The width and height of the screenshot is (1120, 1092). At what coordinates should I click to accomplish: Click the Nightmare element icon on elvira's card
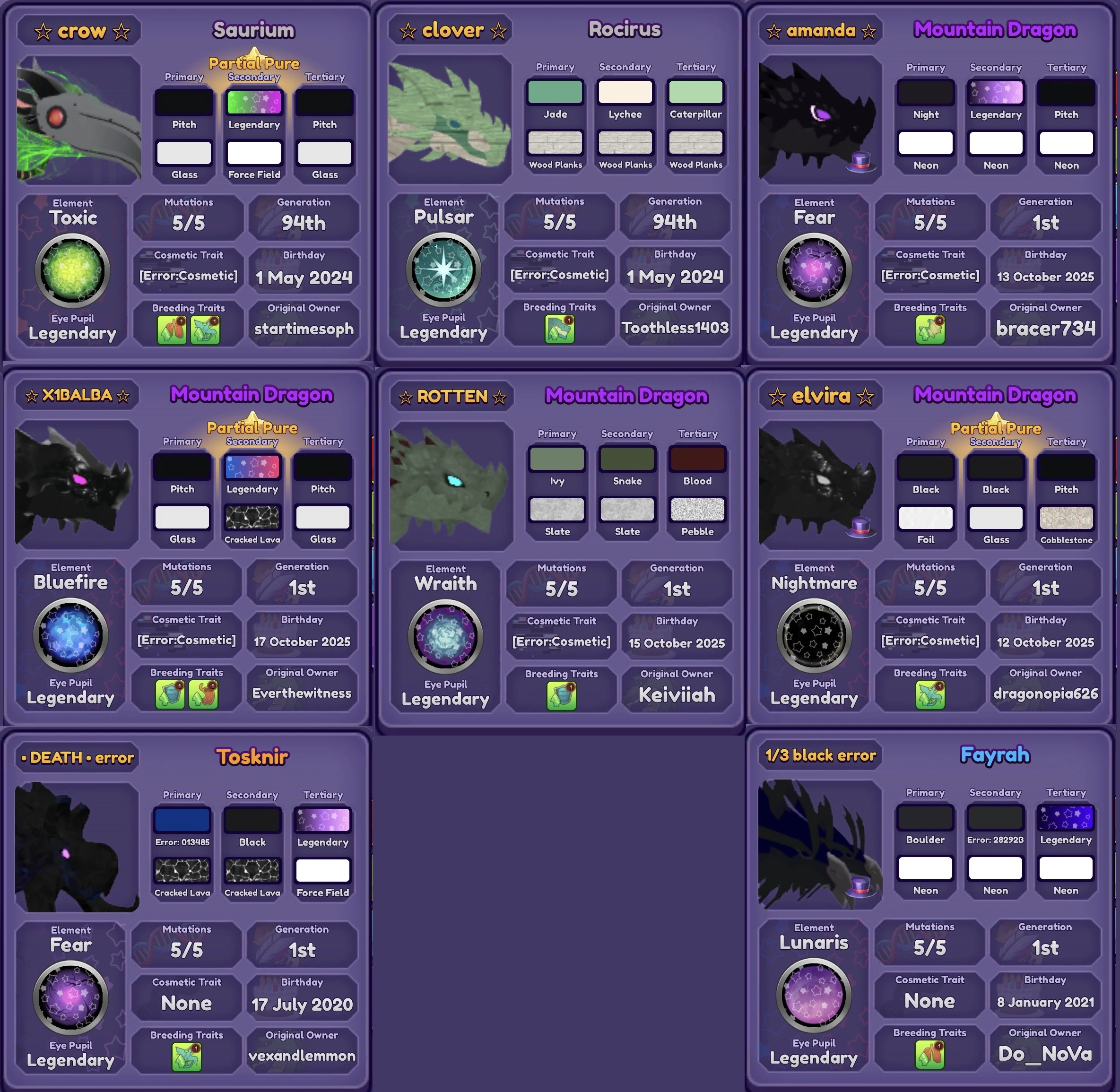pyautogui.click(x=814, y=634)
